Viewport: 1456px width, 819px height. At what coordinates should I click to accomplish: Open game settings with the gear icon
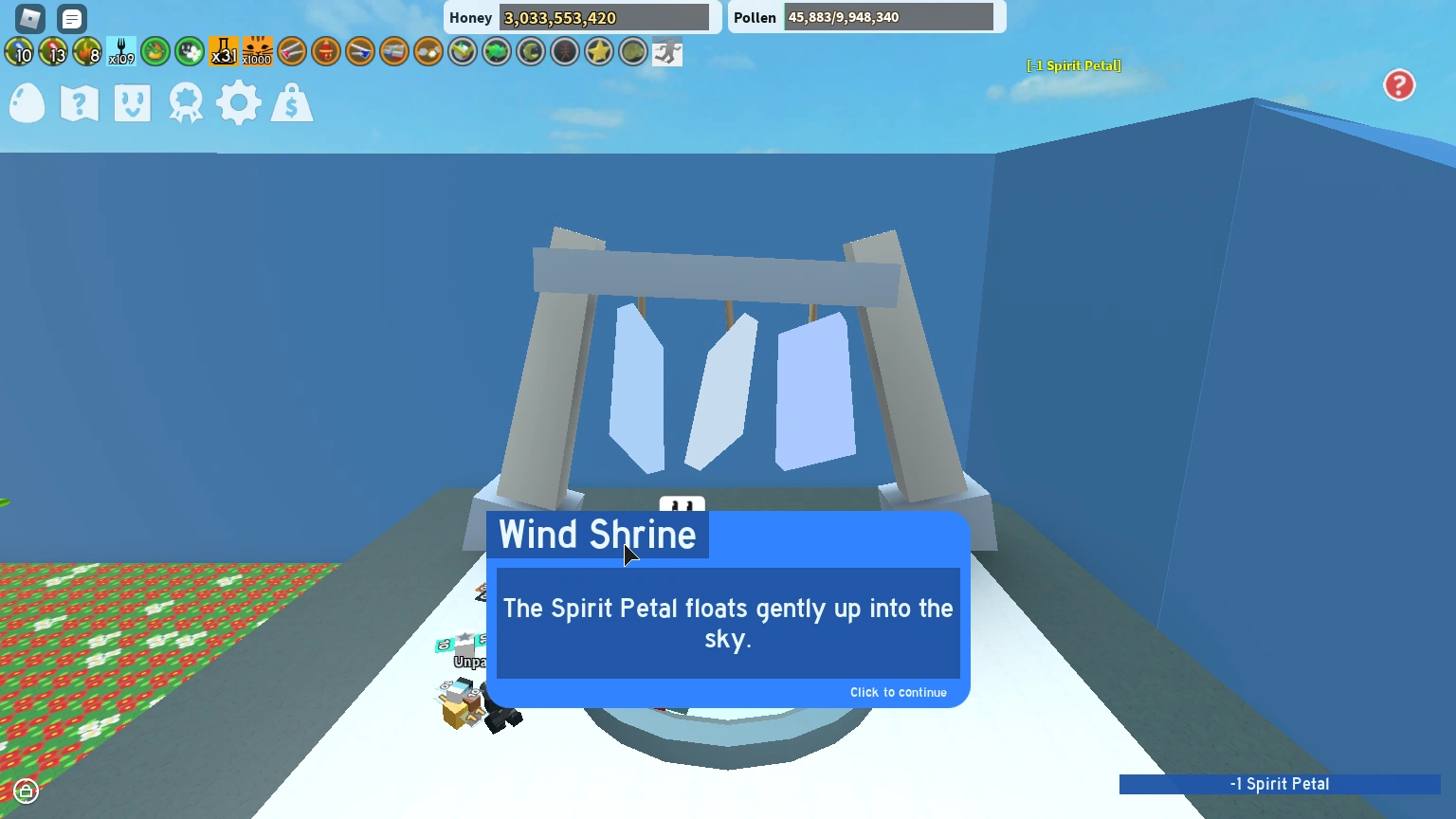[x=239, y=102]
